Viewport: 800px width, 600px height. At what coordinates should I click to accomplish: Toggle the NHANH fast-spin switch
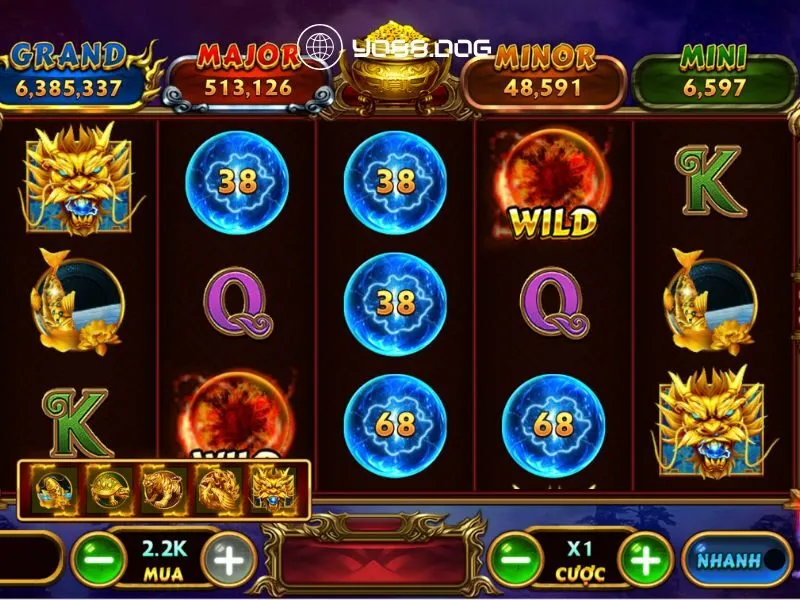tap(736, 560)
